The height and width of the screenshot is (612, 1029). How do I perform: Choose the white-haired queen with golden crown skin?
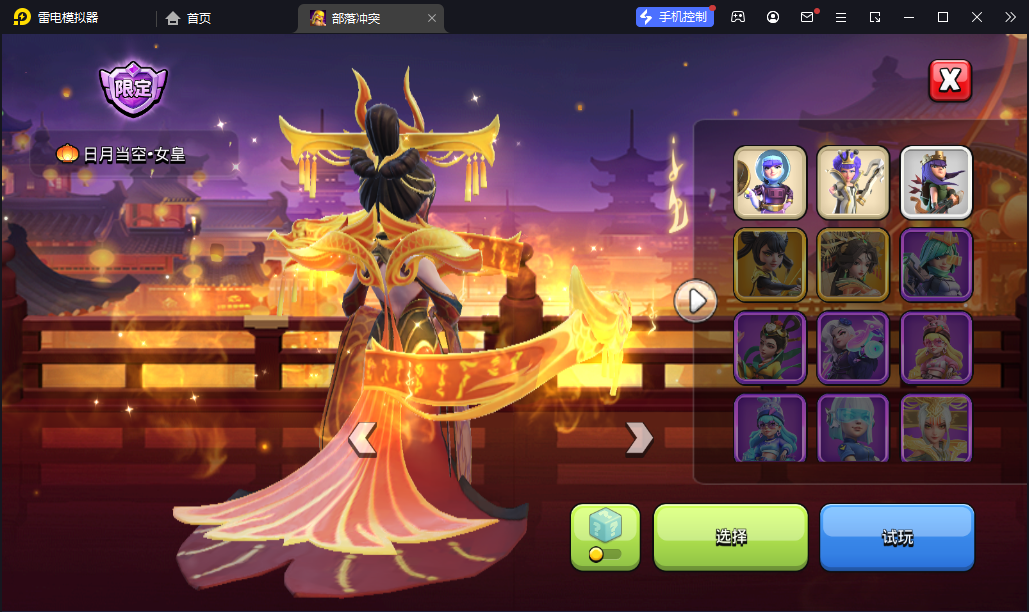pyautogui.click(x=936, y=428)
